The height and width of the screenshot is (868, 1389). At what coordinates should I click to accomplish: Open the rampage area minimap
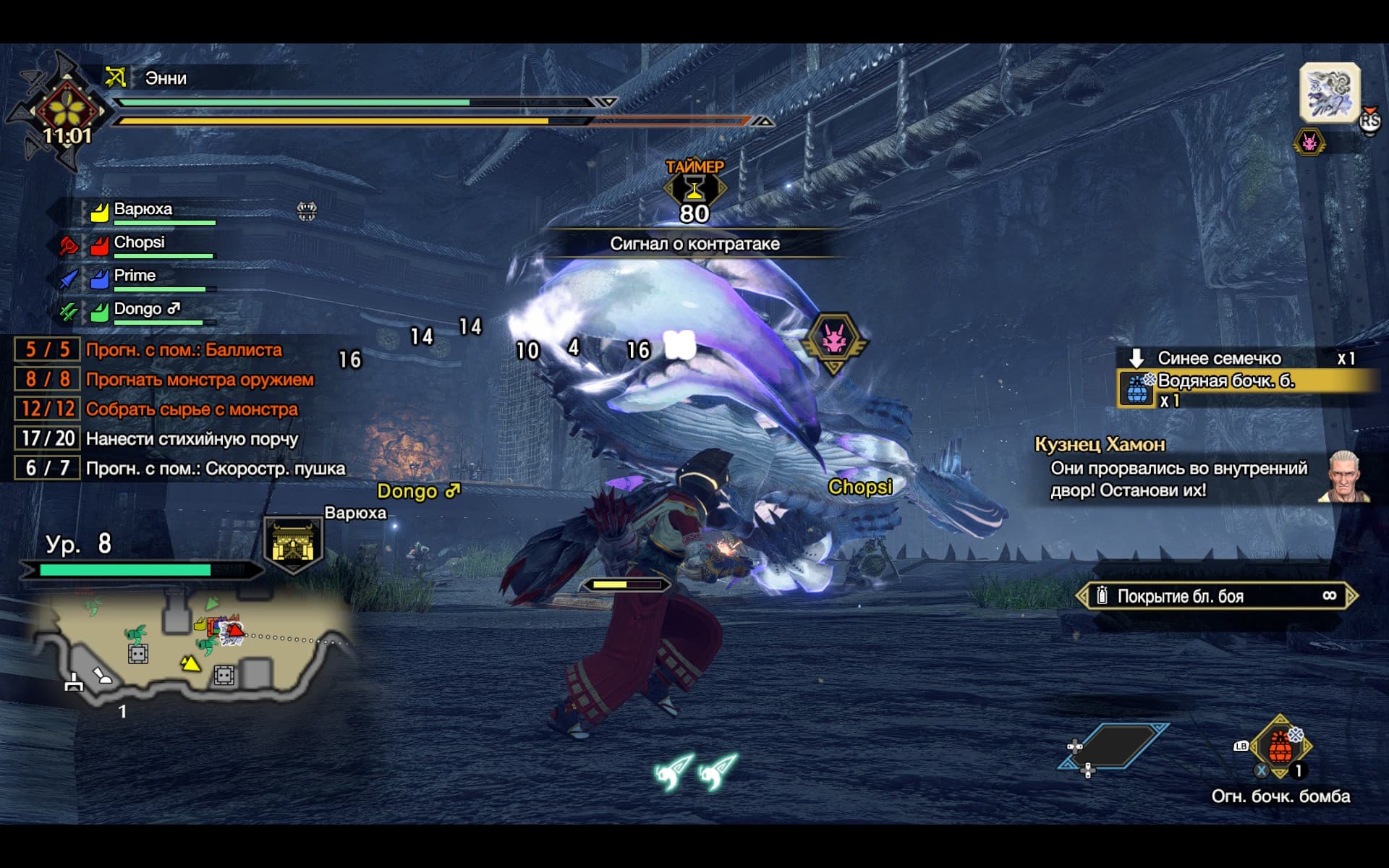(188, 647)
